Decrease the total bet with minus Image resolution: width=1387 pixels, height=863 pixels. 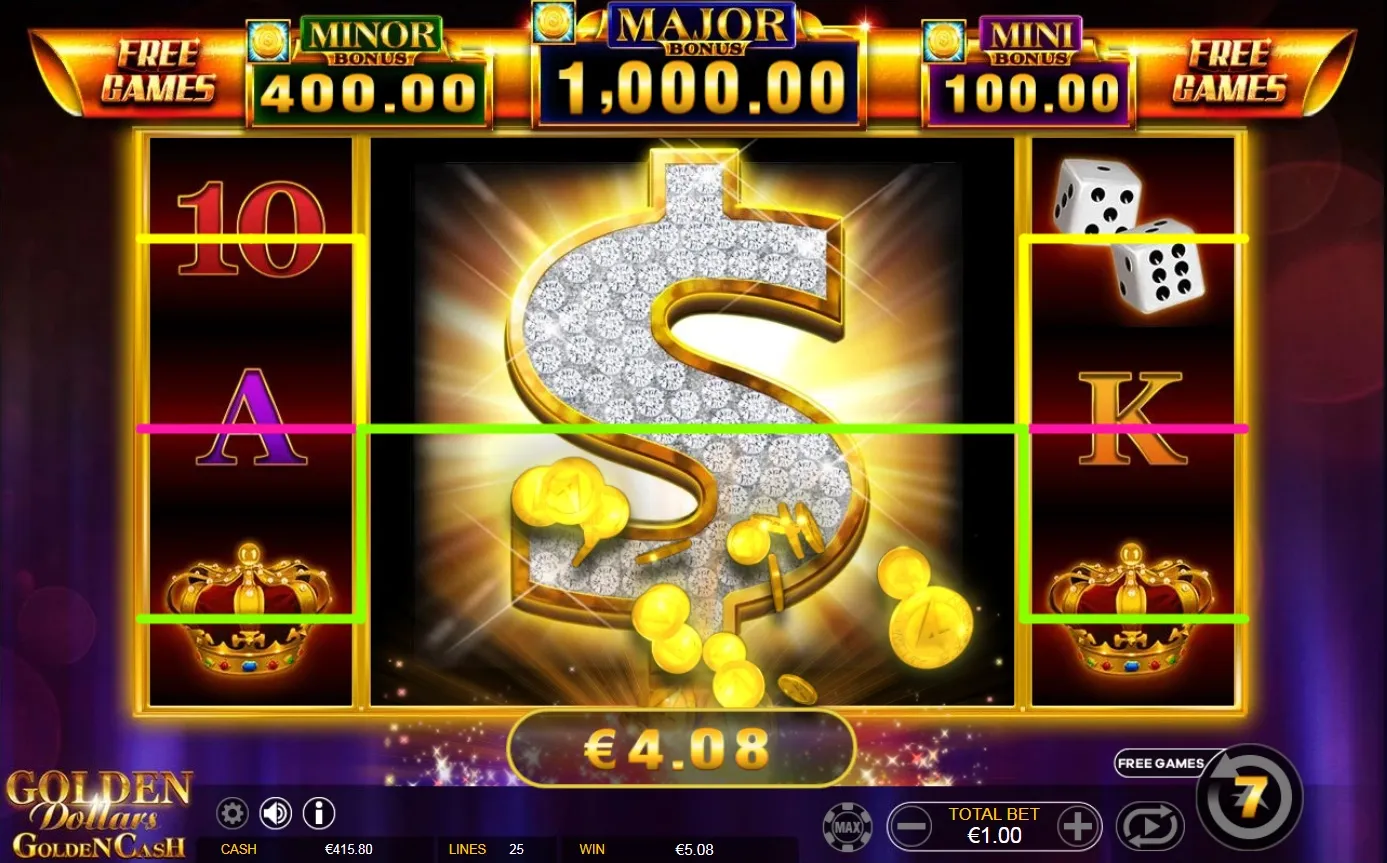(911, 825)
